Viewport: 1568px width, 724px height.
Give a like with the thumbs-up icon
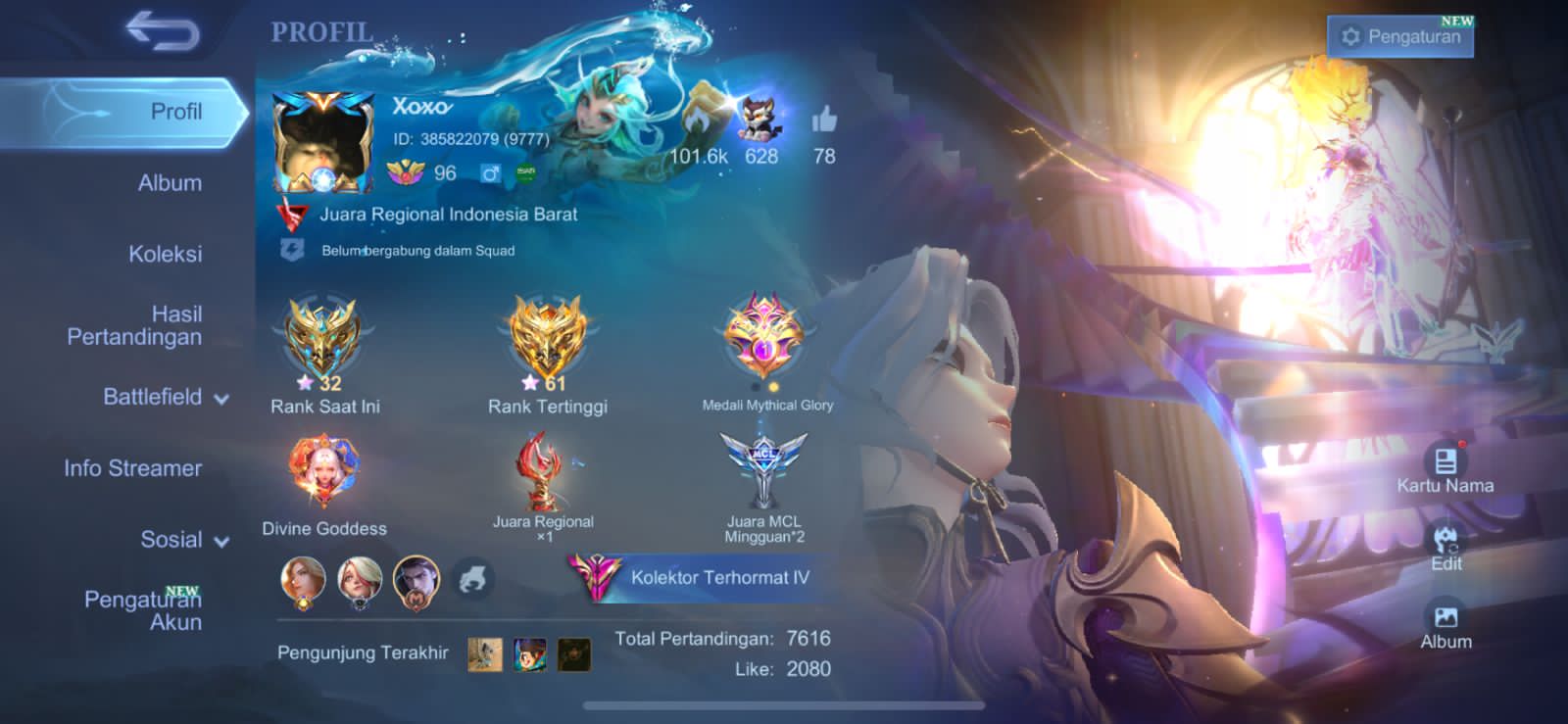point(824,121)
